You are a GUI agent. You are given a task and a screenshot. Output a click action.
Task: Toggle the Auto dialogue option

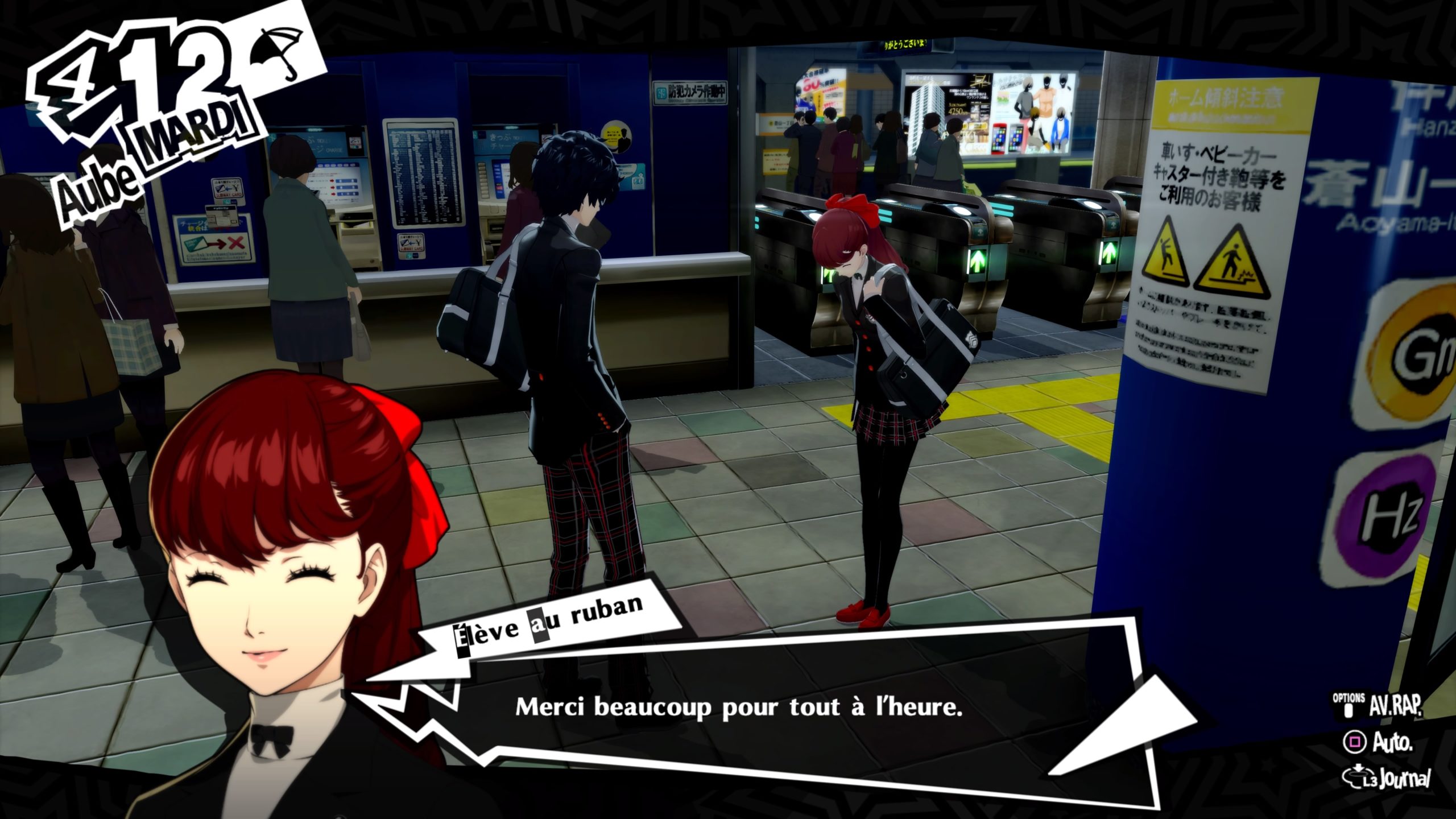pos(1376,742)
